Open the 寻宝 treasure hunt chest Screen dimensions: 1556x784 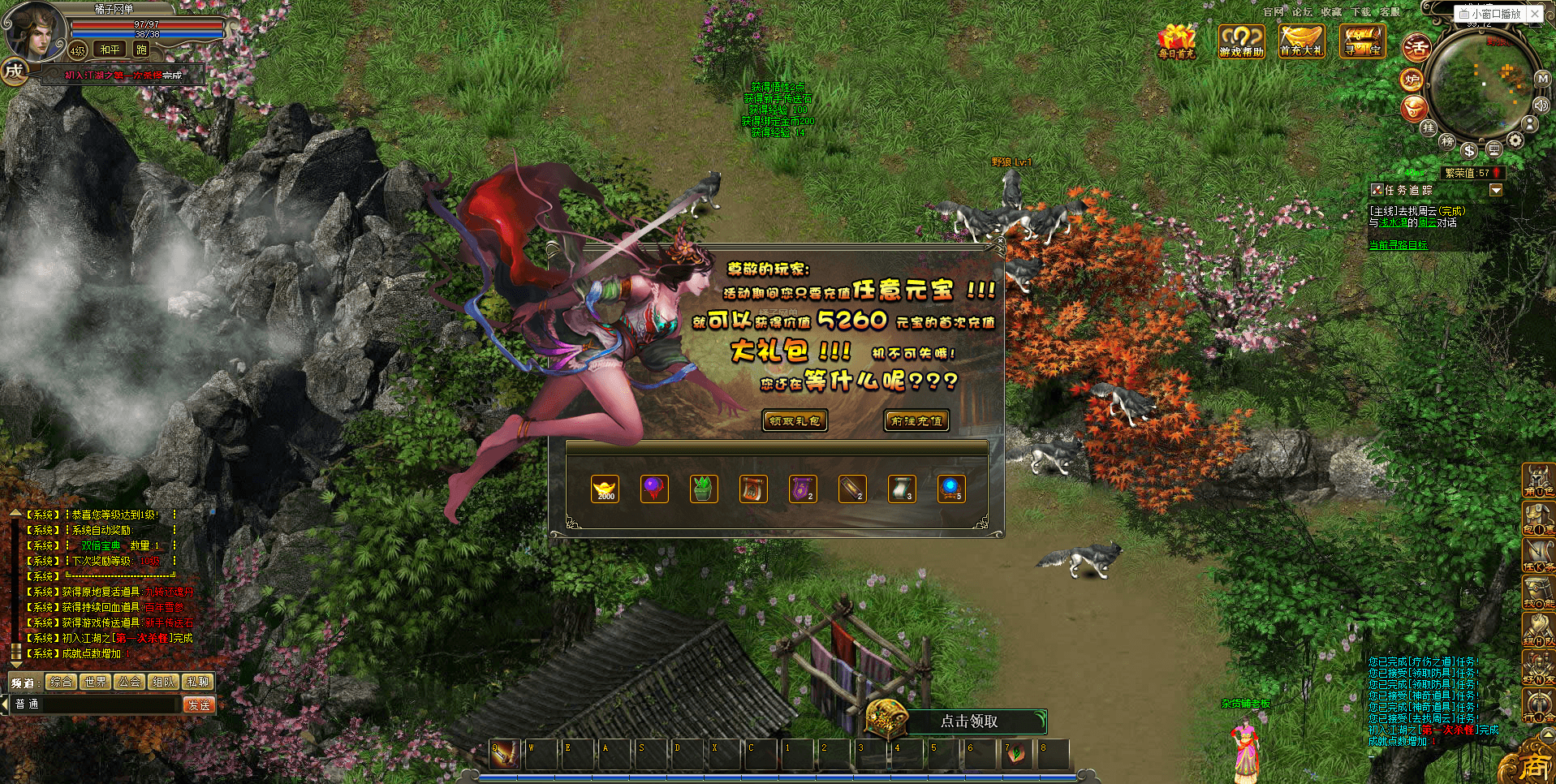click(x=1362, y=41)
